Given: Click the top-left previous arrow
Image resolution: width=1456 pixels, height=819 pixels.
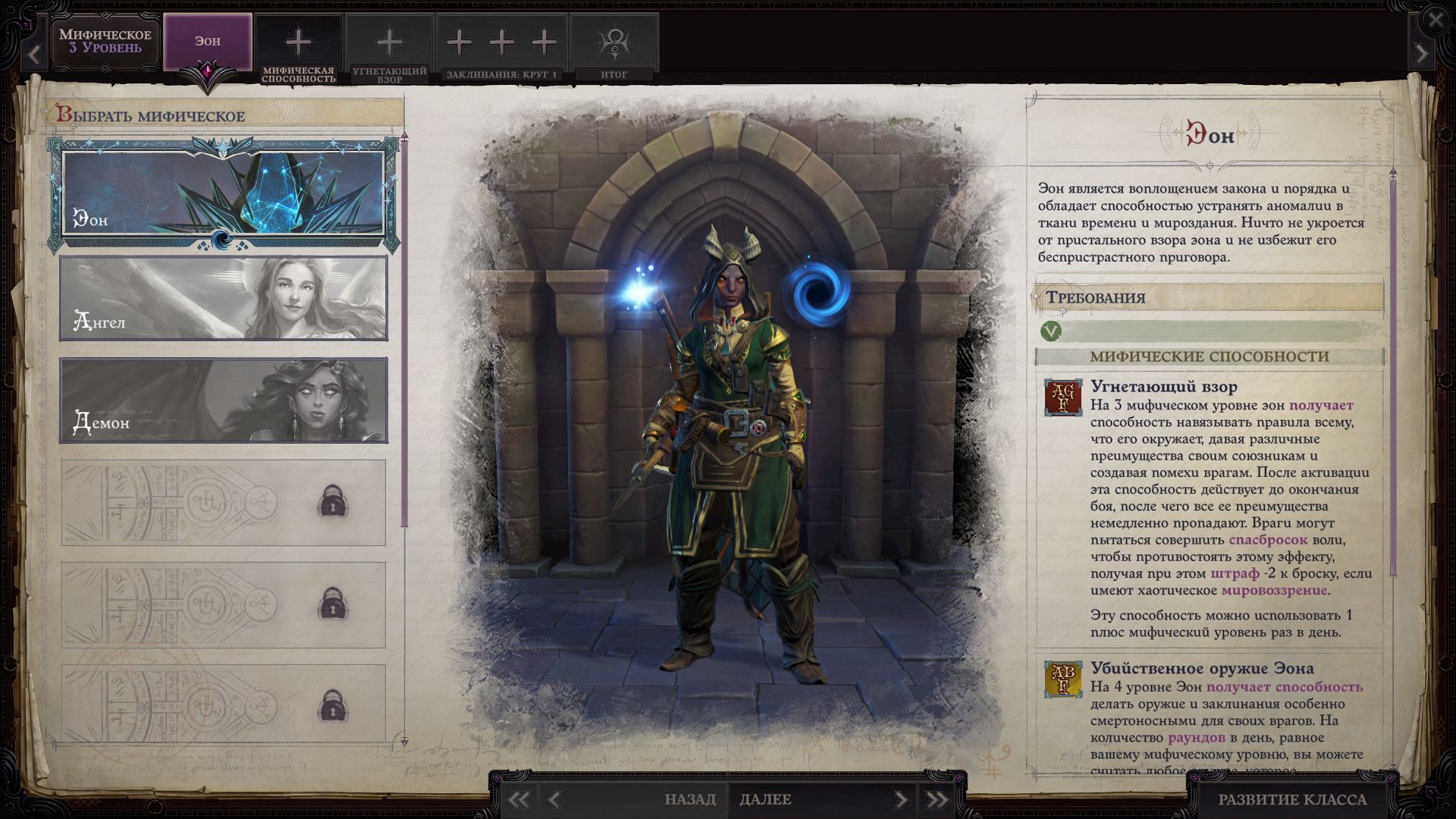Looking at the screenshot, I should pos(33,55).
